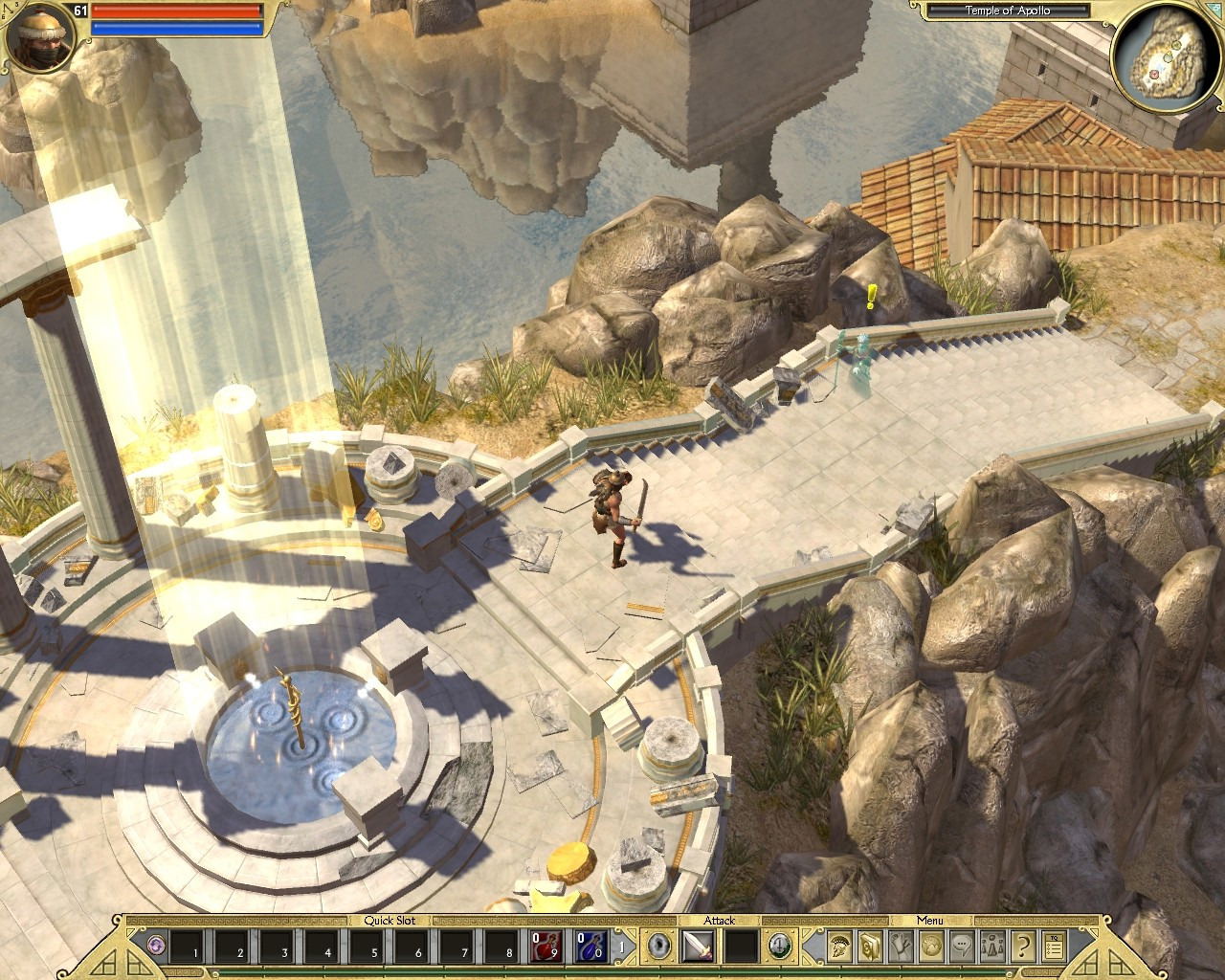Use the red health potion slot
This screenshot has width=1225, height=980.
[x=544, y=947]
